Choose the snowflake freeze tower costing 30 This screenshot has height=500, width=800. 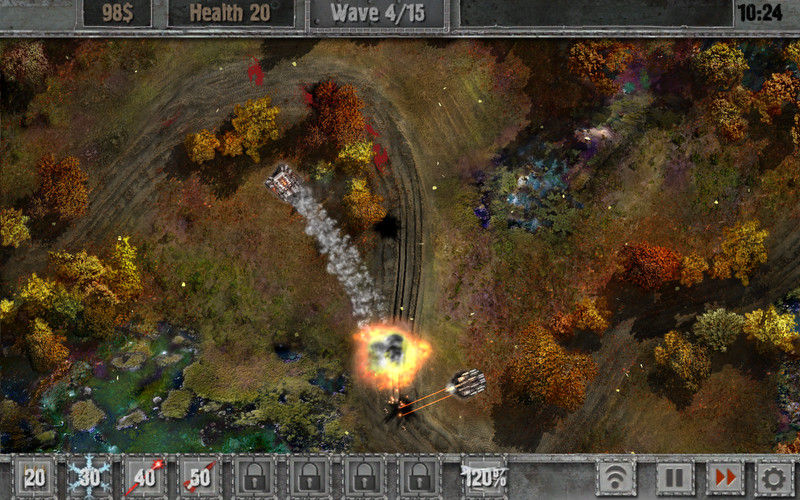click(x=90, y=478)
